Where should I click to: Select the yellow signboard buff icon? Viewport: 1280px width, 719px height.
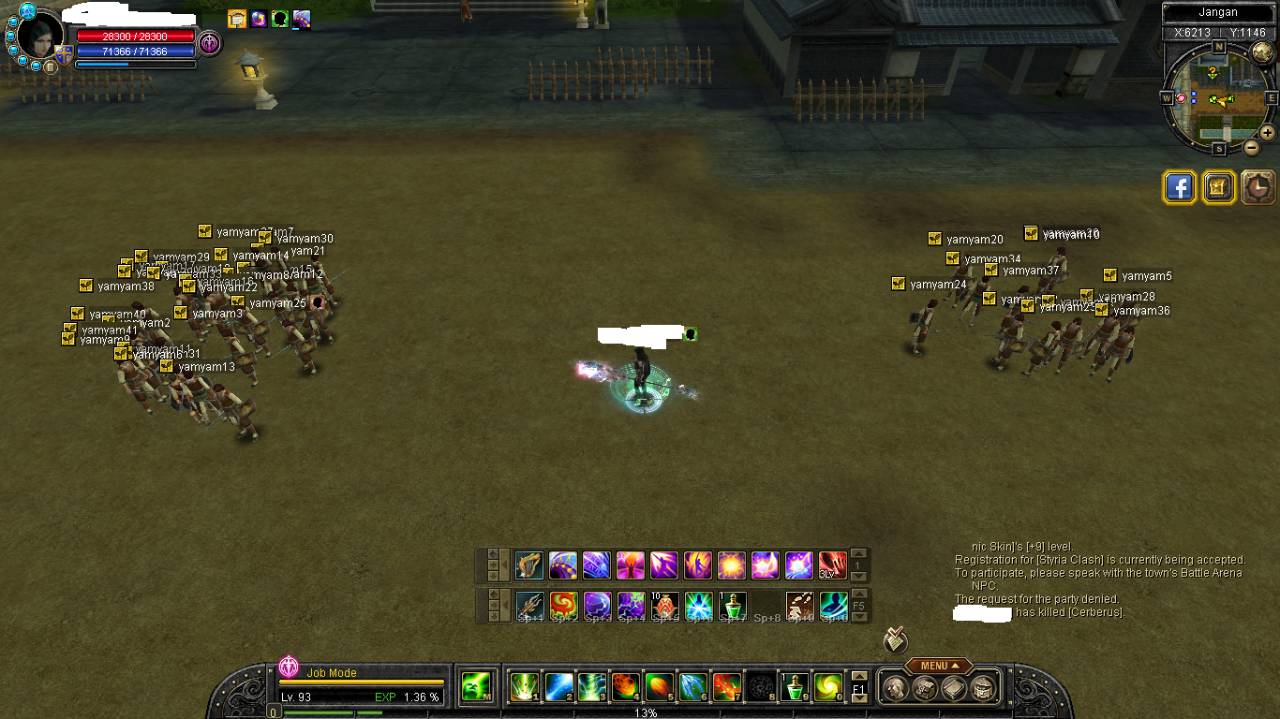click(x=237, y=19)
